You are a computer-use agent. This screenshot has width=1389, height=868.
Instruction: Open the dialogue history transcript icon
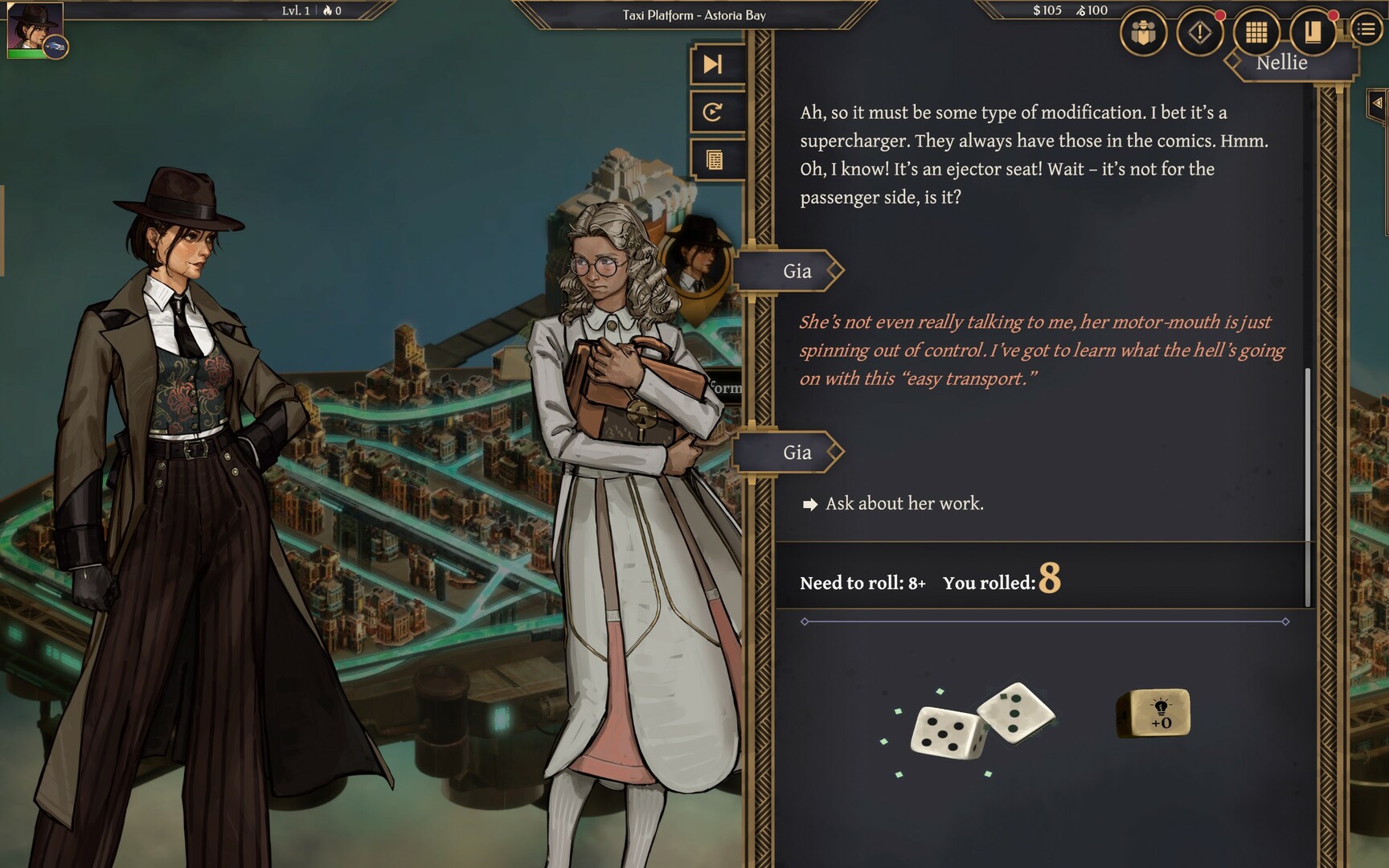pyautogui.click(x=712, y=159)
